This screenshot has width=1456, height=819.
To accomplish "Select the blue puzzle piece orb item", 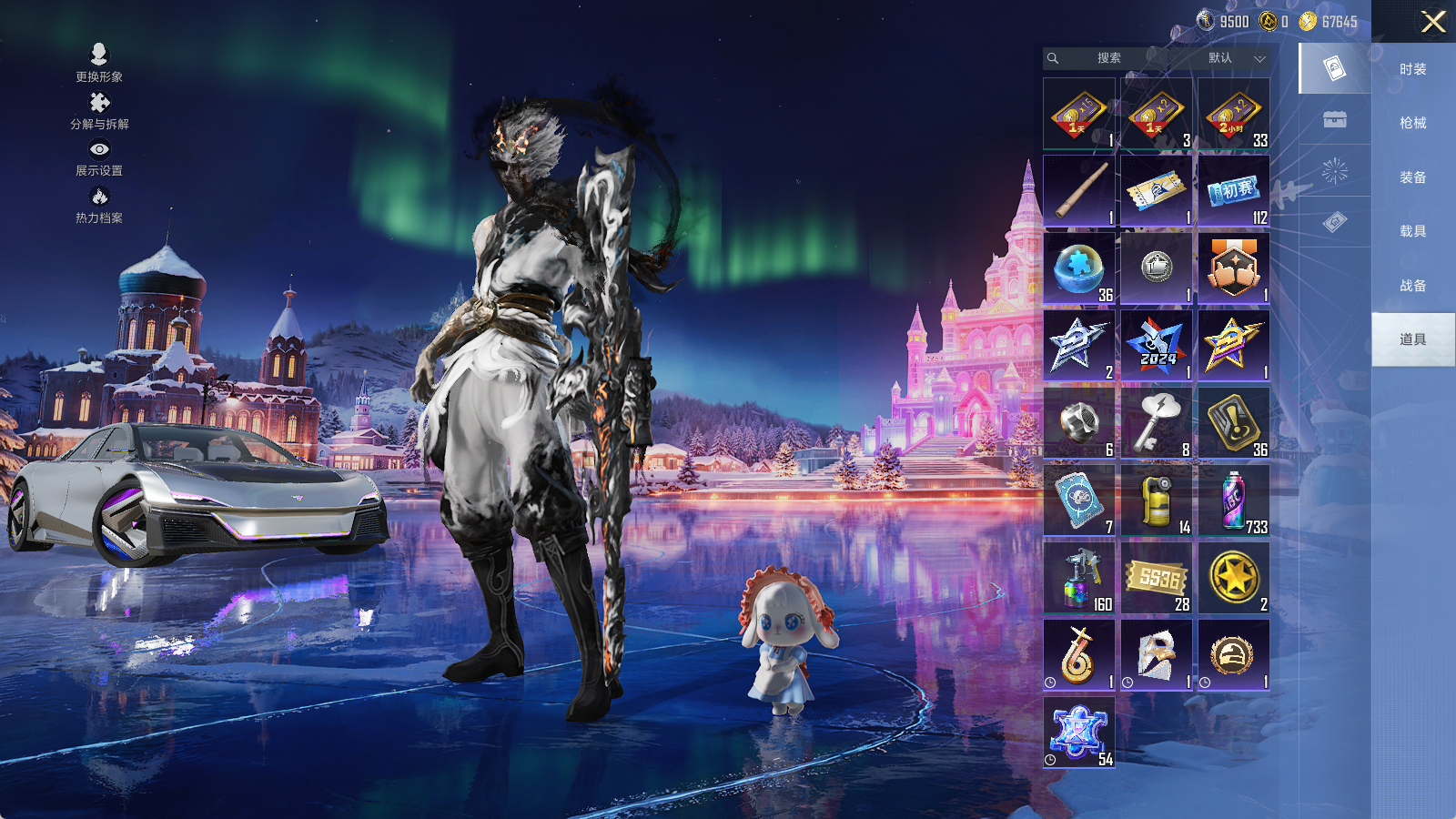I will (x=1078, y=268).
